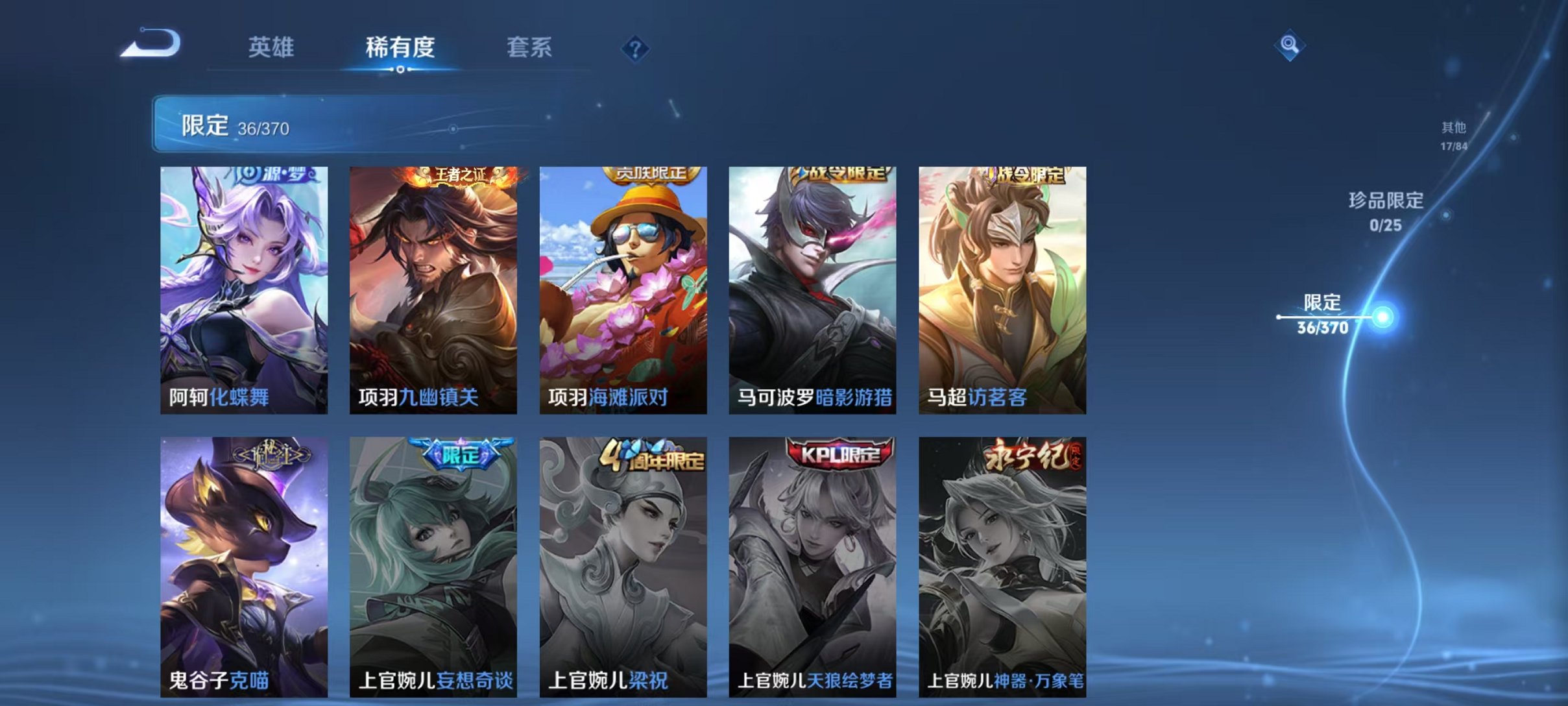
Task: Switch to the 套系 tab
Action: pos(529,47)
